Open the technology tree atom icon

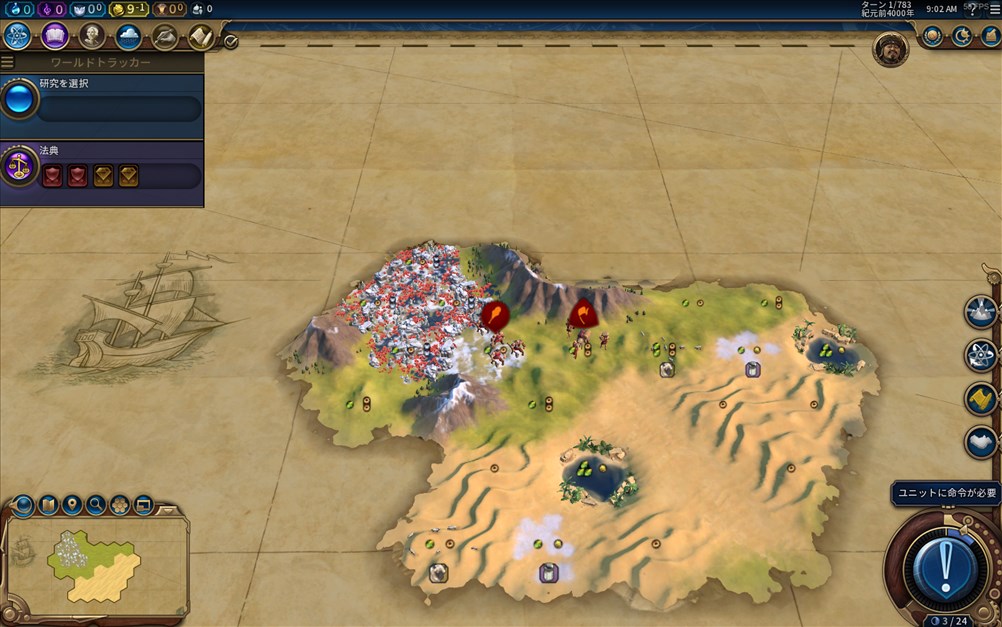click(x=17, y=37)
